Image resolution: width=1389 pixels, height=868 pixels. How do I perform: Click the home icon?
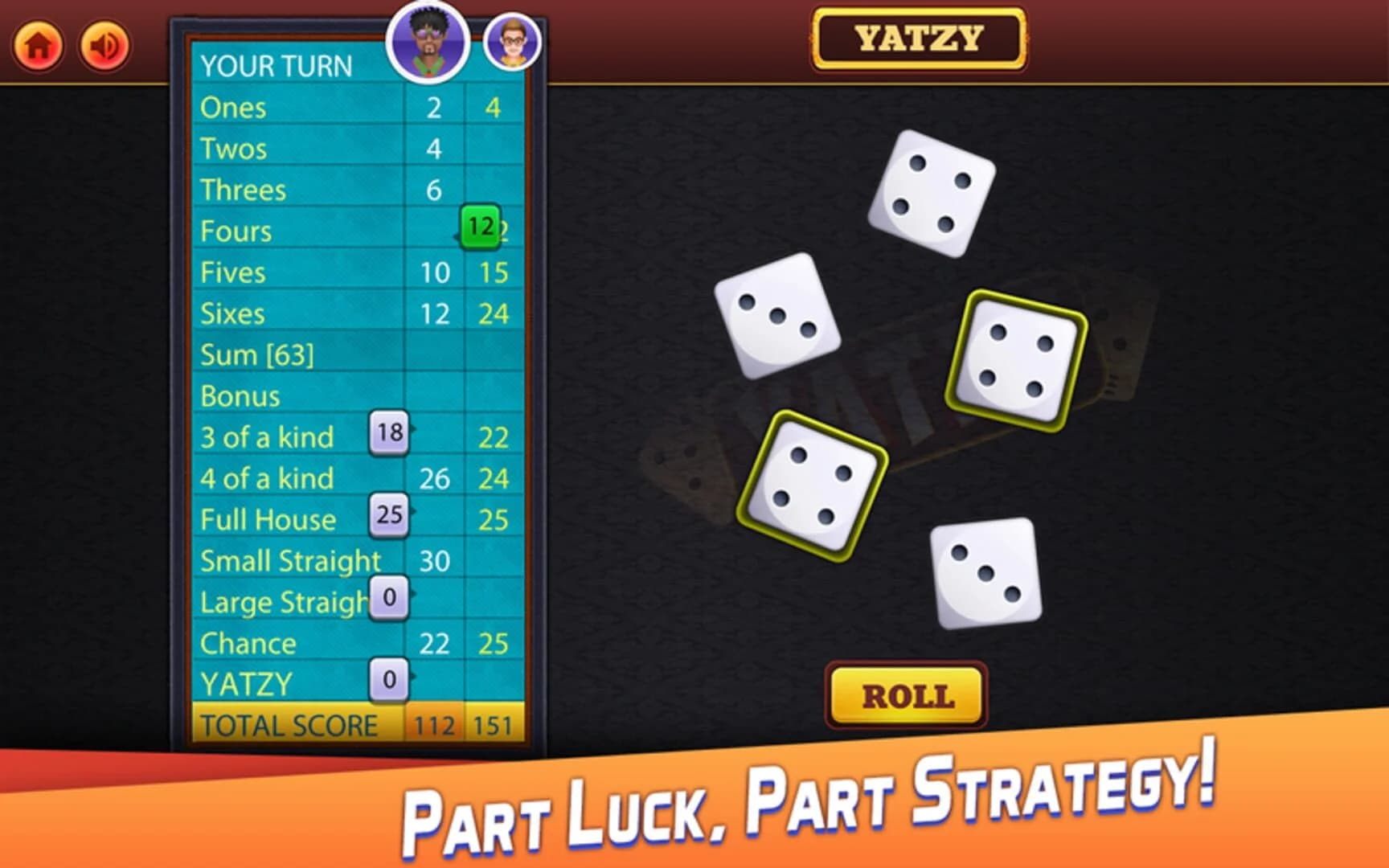pos(37,44)
